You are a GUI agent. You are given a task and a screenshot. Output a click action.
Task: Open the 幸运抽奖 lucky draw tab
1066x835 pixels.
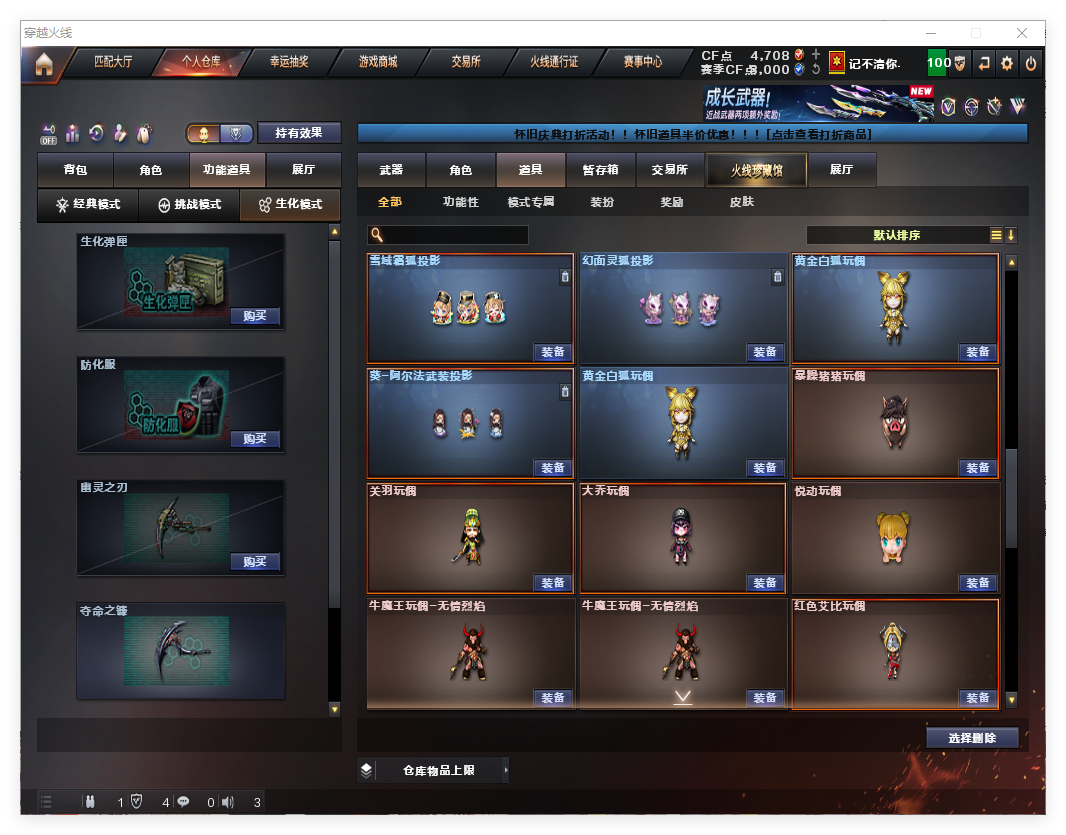click(x=289, y=62)
